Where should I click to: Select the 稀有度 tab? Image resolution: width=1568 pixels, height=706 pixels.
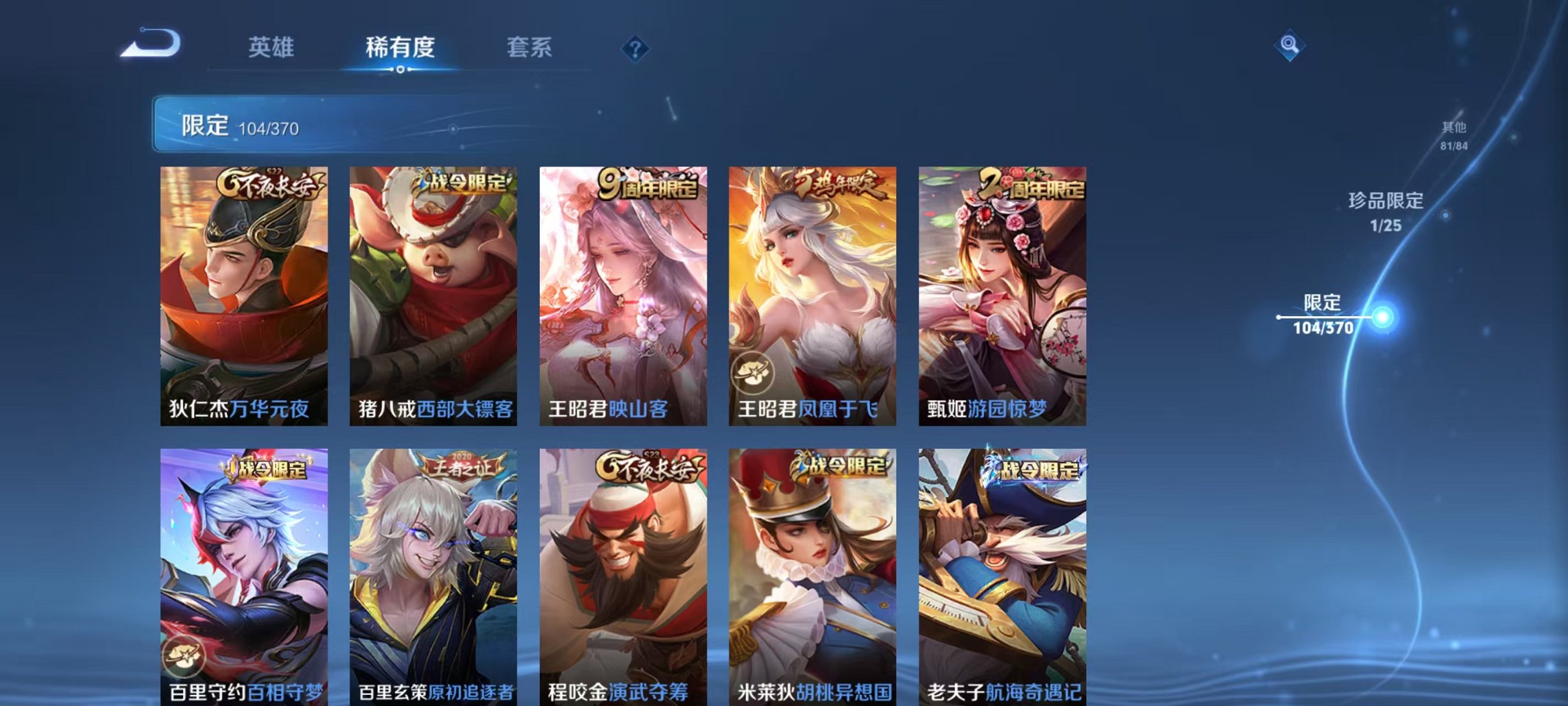[x=400, y=47]
